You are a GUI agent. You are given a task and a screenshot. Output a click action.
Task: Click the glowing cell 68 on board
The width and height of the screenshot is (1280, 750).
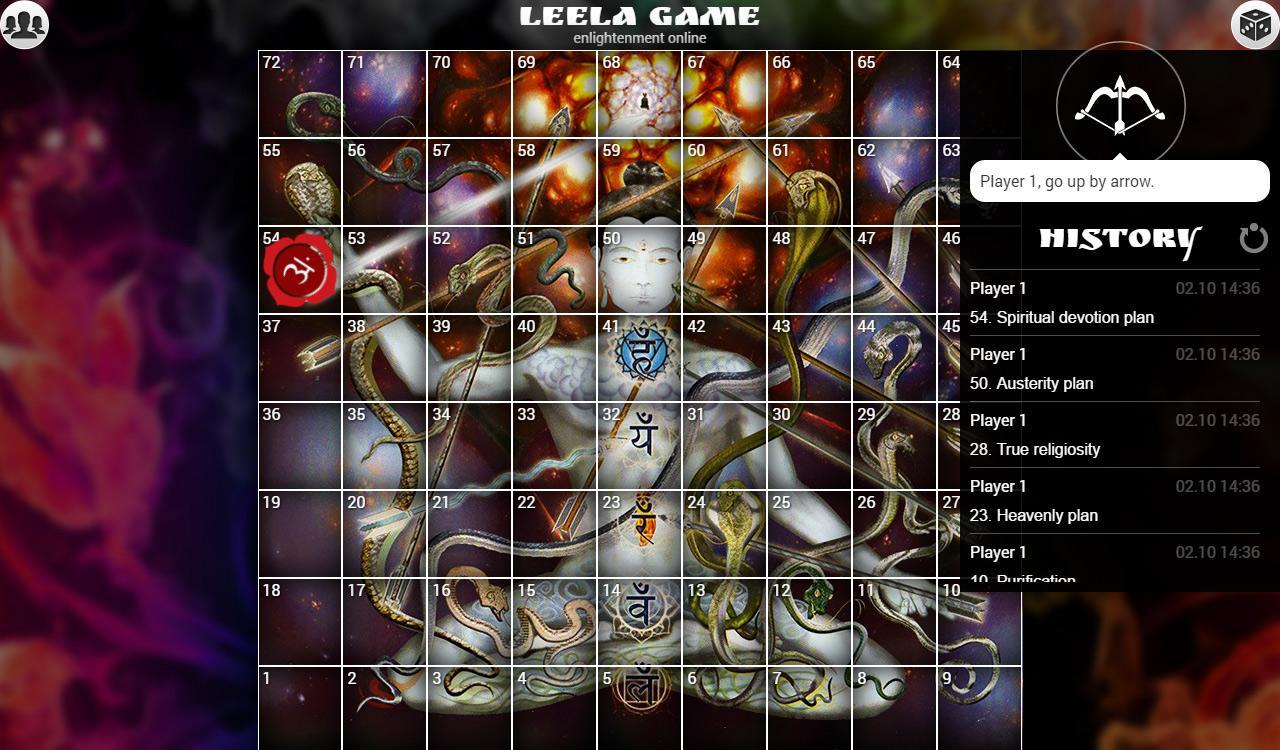tap(640, 93)
